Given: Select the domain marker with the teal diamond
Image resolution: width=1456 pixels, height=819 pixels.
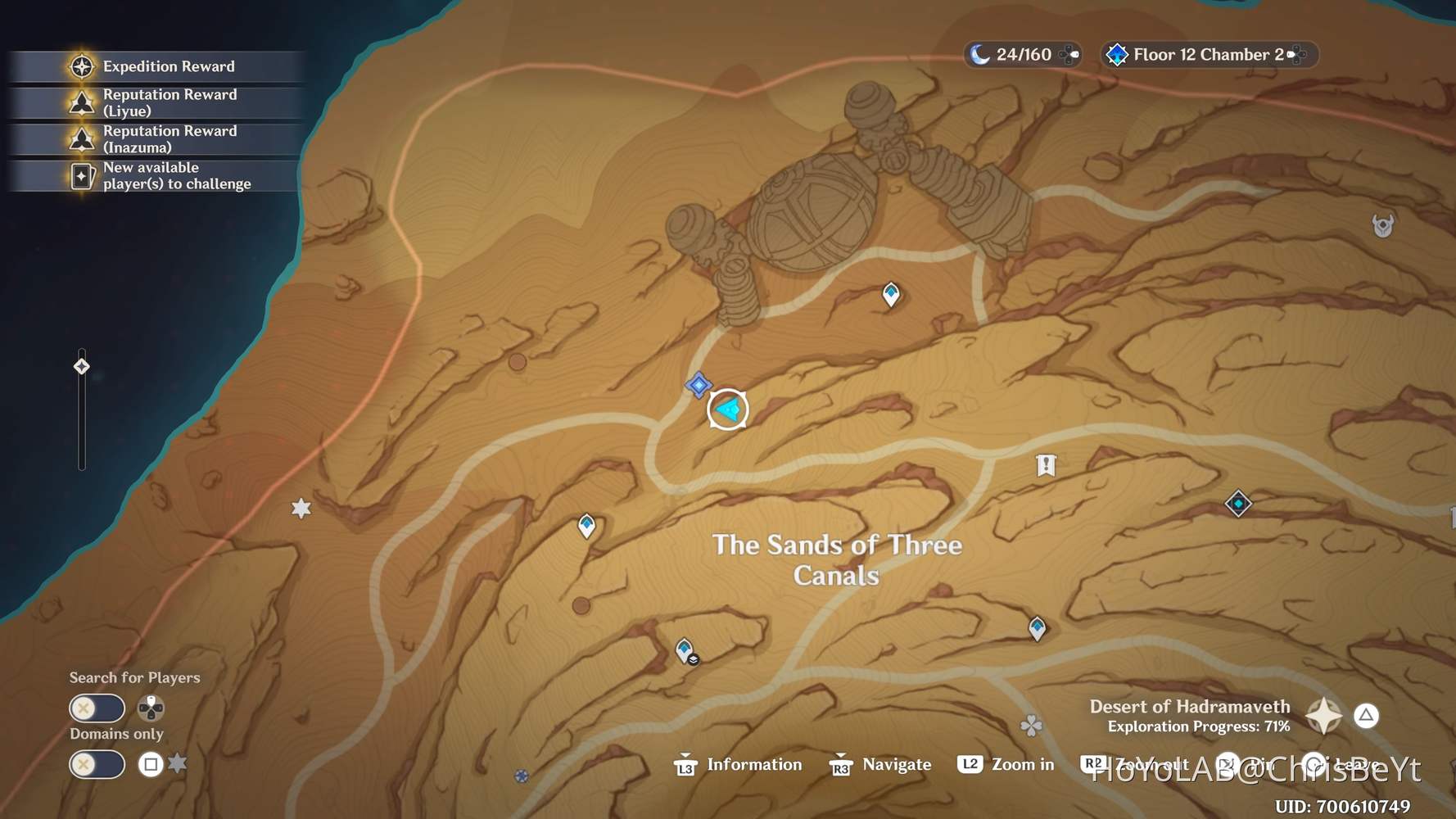Looking at the screenshot, I should coord(1238,503).
